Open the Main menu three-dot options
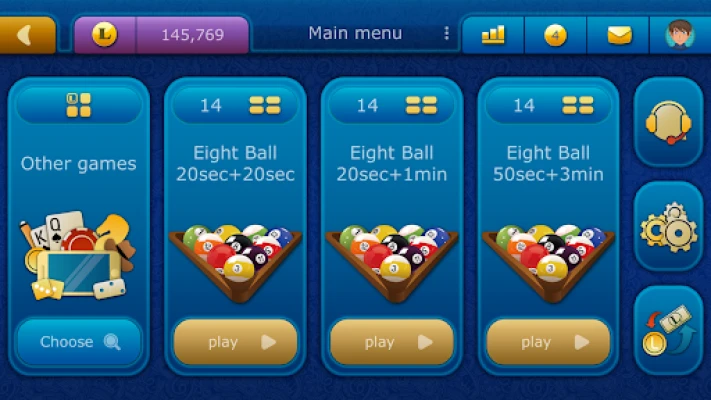The image size is (711, 400). click(446, 34)
